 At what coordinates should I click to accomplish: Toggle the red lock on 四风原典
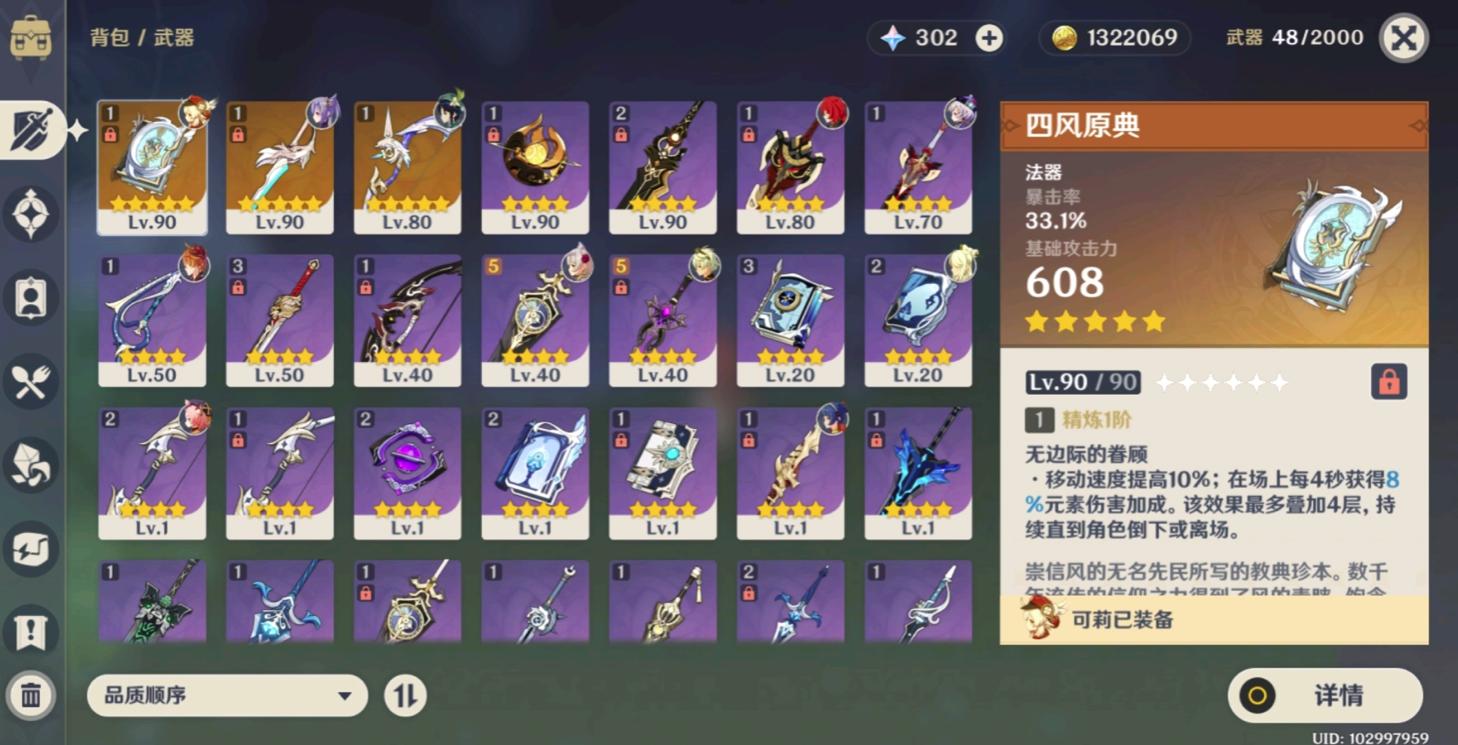1388,382
